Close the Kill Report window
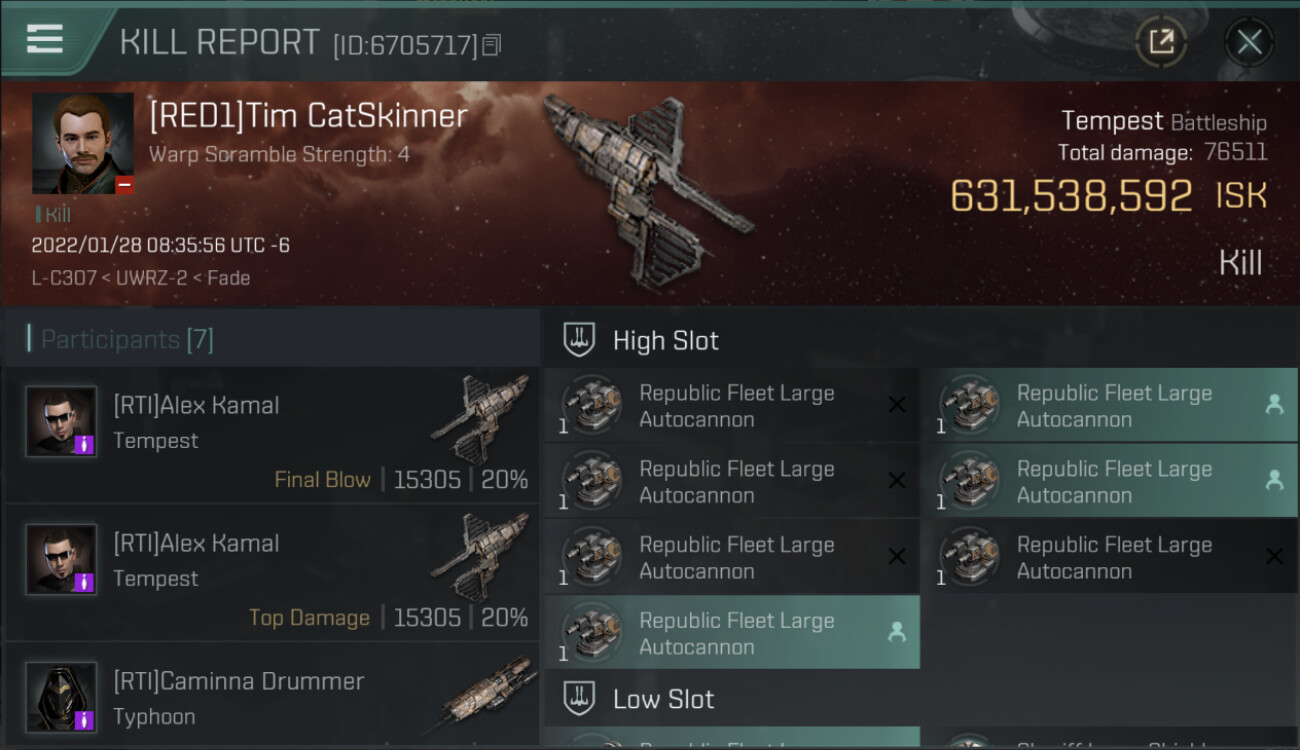This screenshot has width=1300, height=750. [x=1248, y=42]
